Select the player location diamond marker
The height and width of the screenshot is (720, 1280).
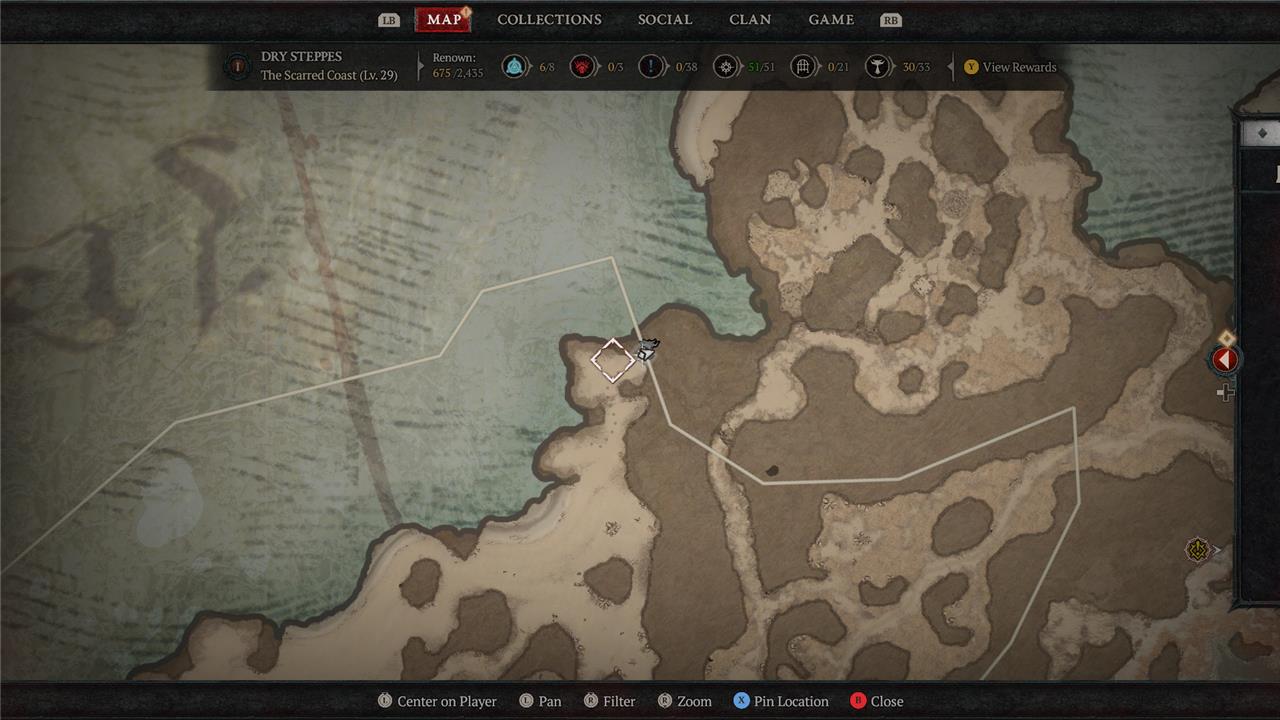[612, 360]
